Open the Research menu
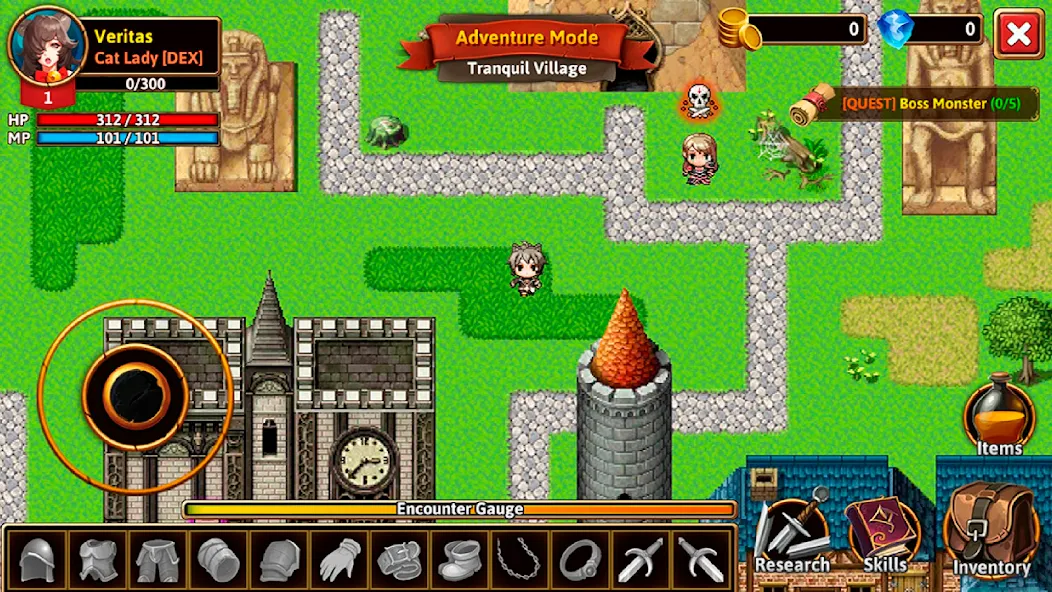 [x=792, y=531]
